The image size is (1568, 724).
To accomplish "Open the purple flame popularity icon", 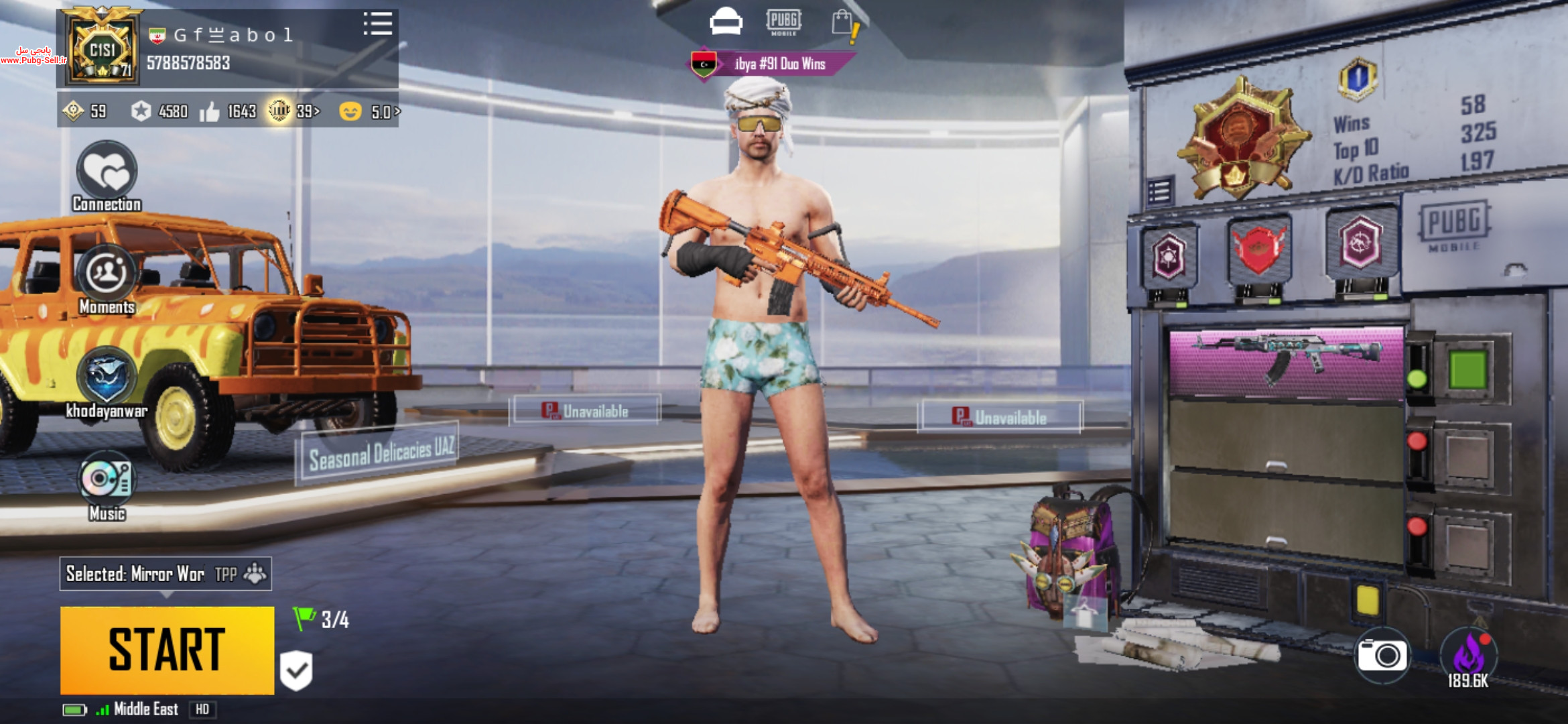I will click(x=1468, y=654).
